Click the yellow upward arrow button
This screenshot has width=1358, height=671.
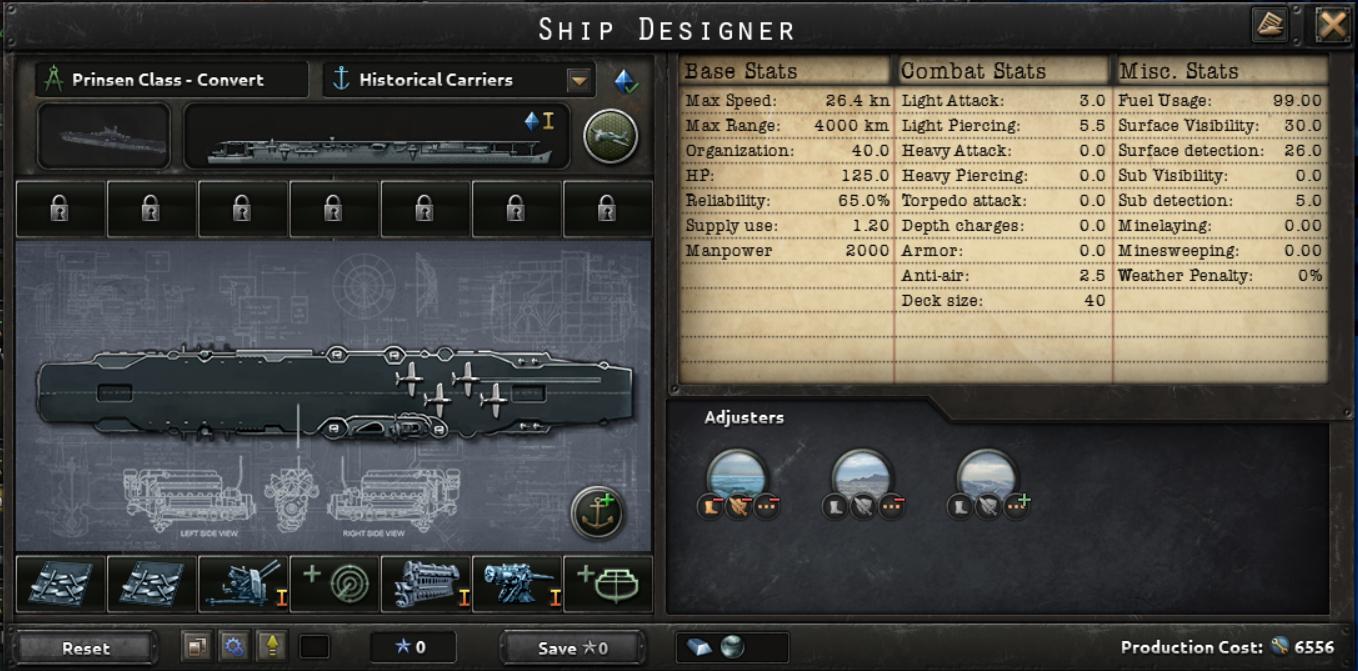click(x=270, y=647)
